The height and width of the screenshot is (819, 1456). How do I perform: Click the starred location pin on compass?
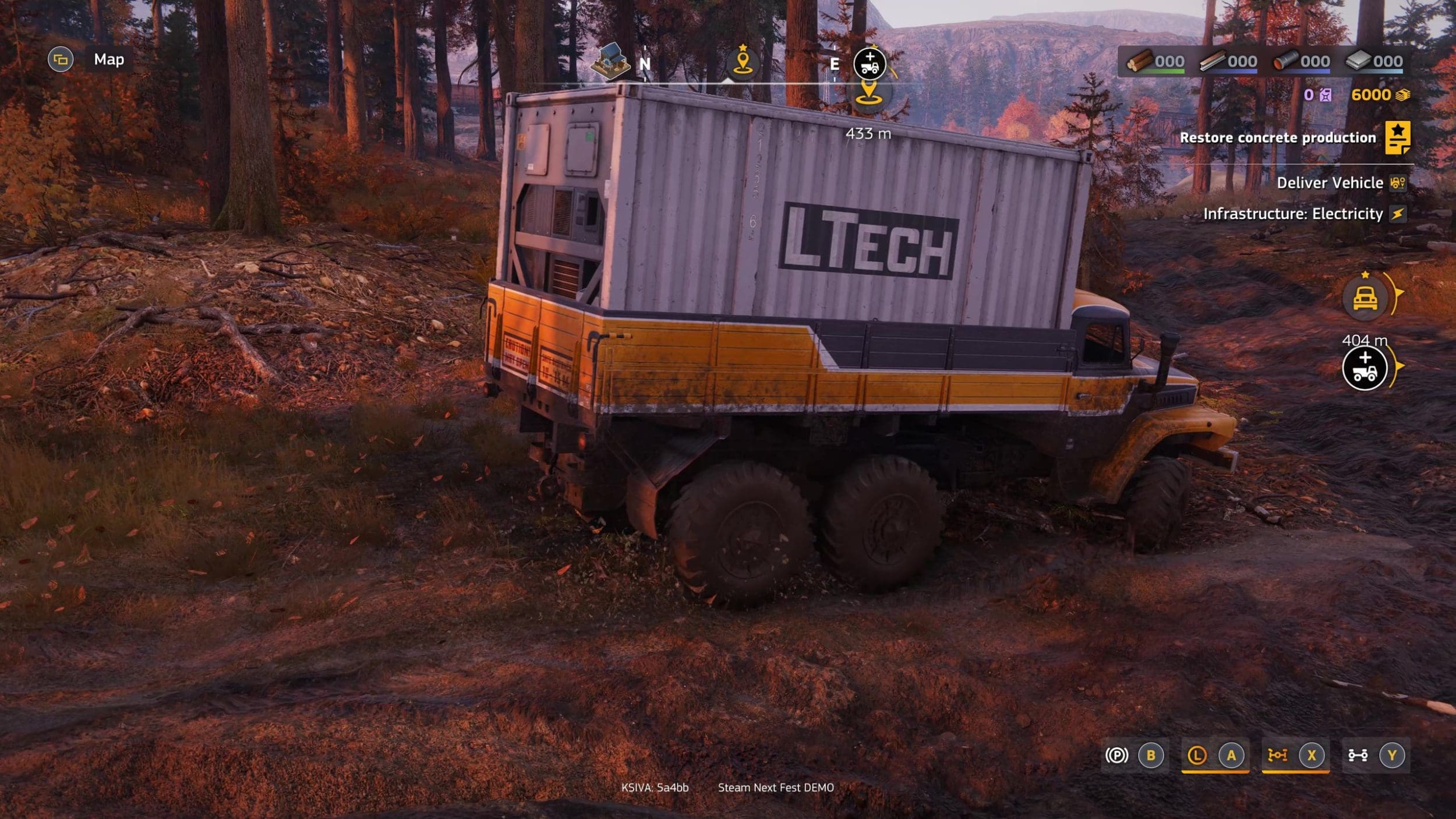[743, 61]
